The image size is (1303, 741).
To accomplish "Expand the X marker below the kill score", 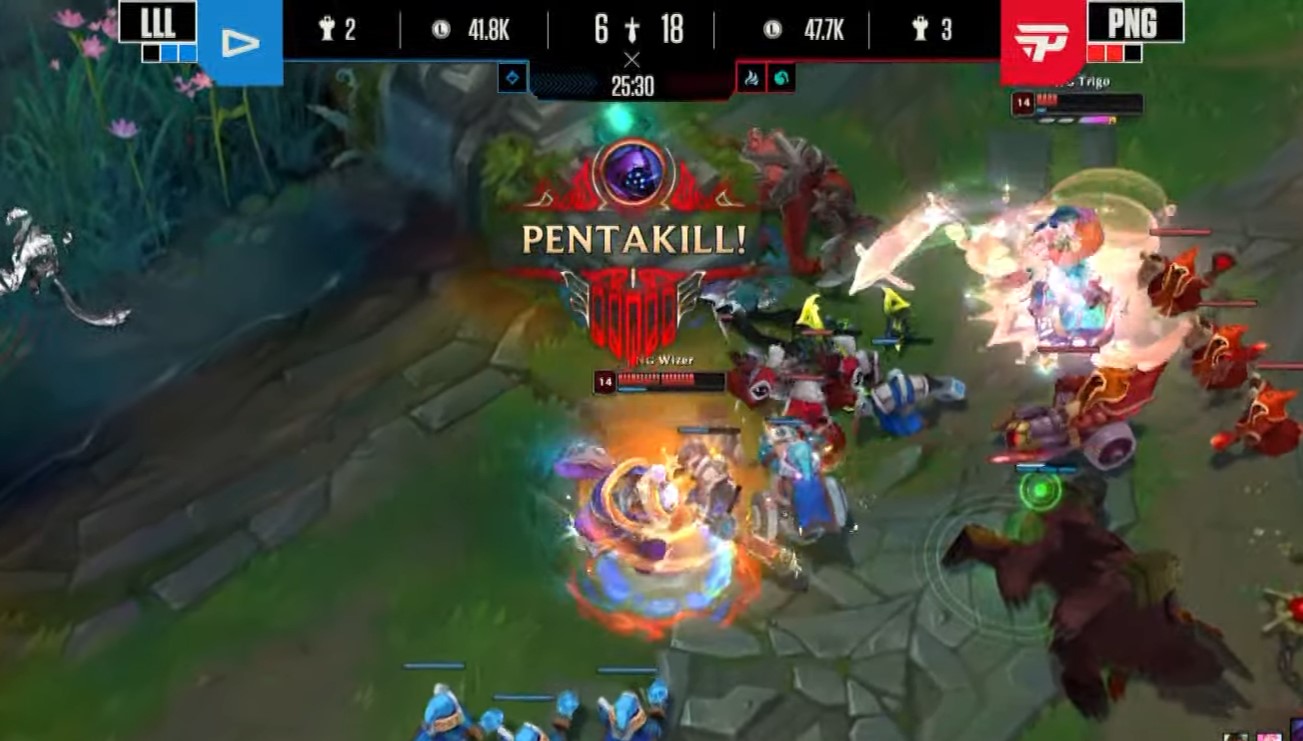I will point(633,59).
